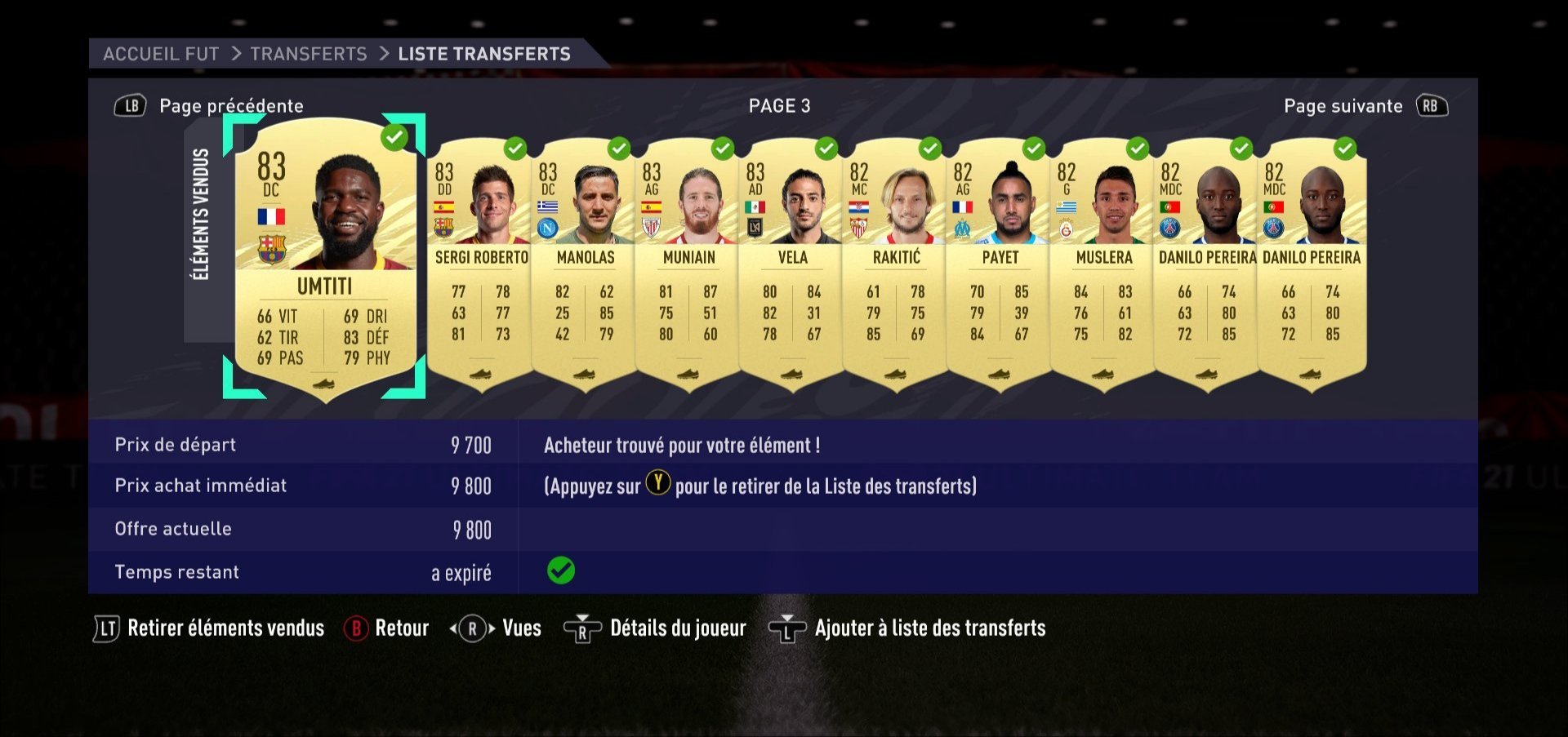Click the Détails du joueur icon

point(581,628)
